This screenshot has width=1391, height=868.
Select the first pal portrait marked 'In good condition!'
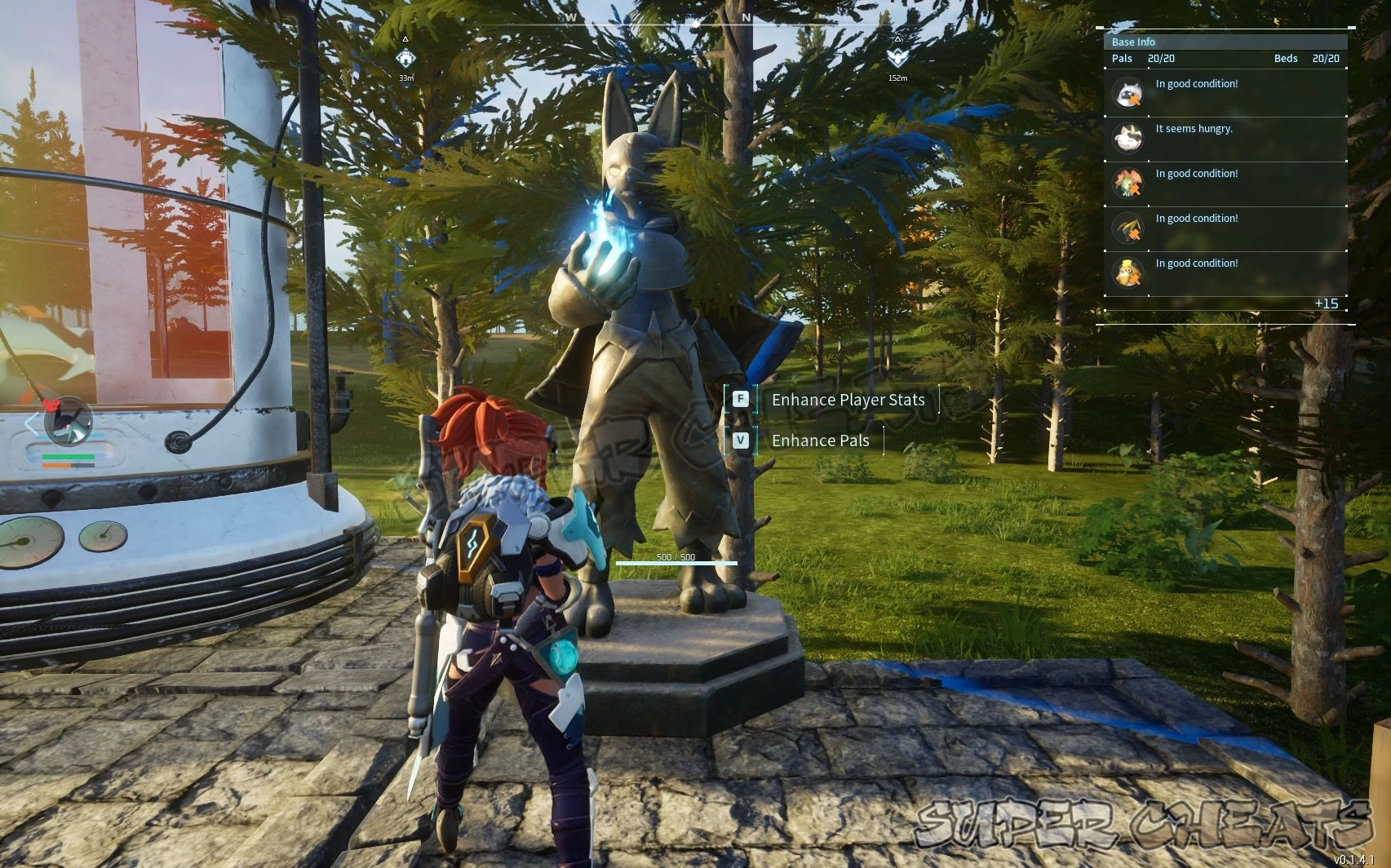[x=1128, y=94]
